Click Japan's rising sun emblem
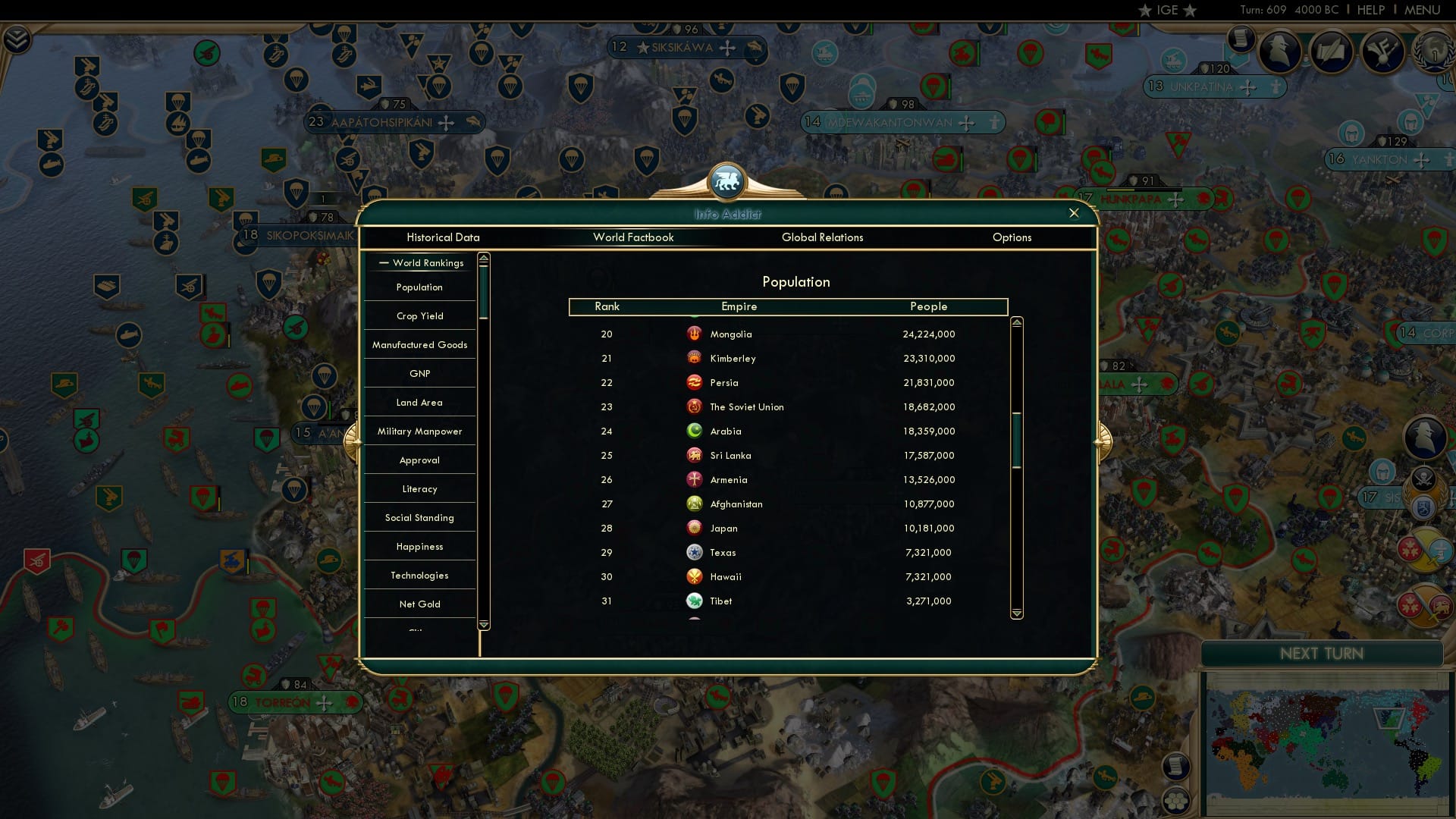This screenshot has height=819, width=1456. click(x=695, y=528)
